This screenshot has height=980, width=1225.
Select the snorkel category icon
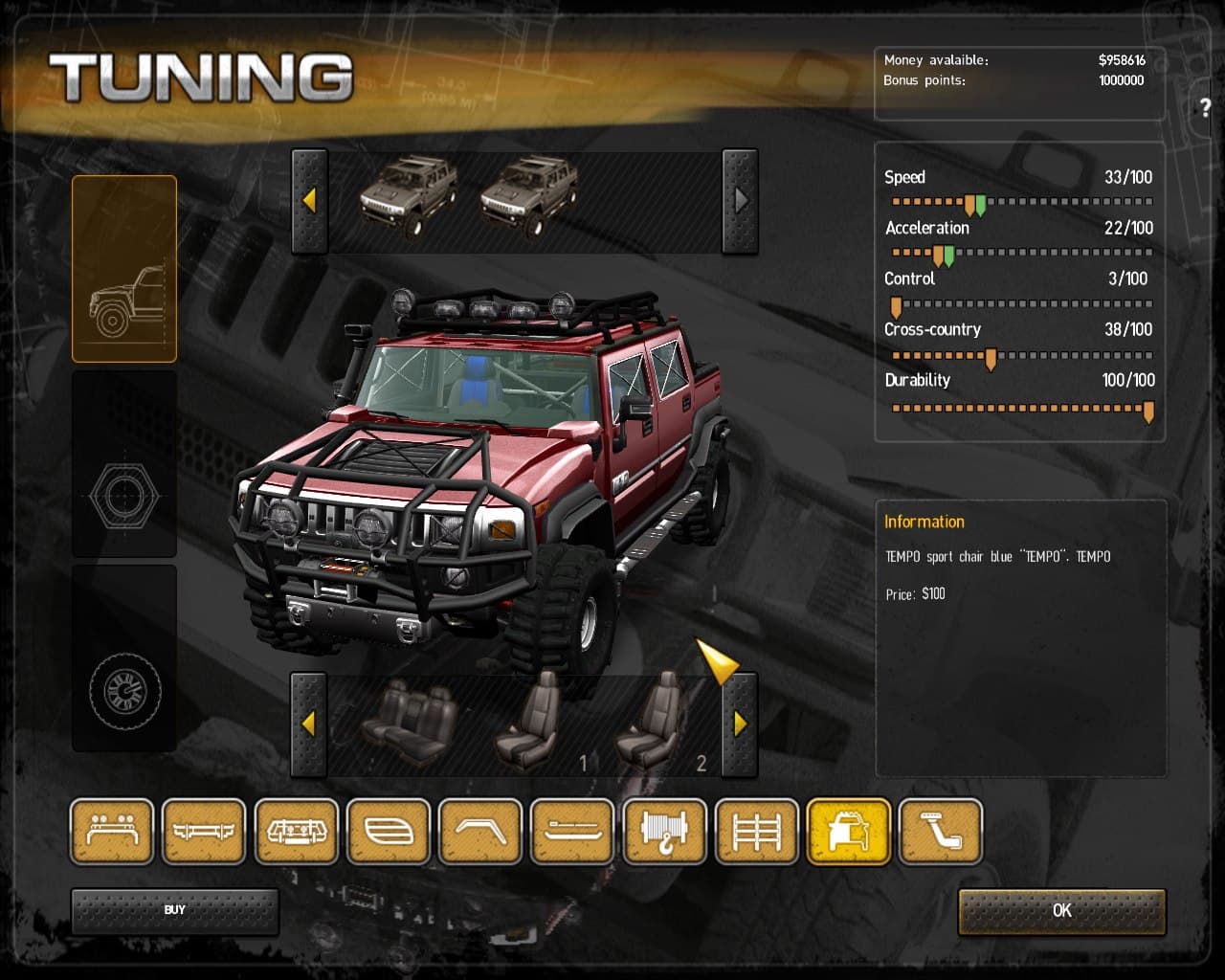pyautogui.click(x=480, y=832)
